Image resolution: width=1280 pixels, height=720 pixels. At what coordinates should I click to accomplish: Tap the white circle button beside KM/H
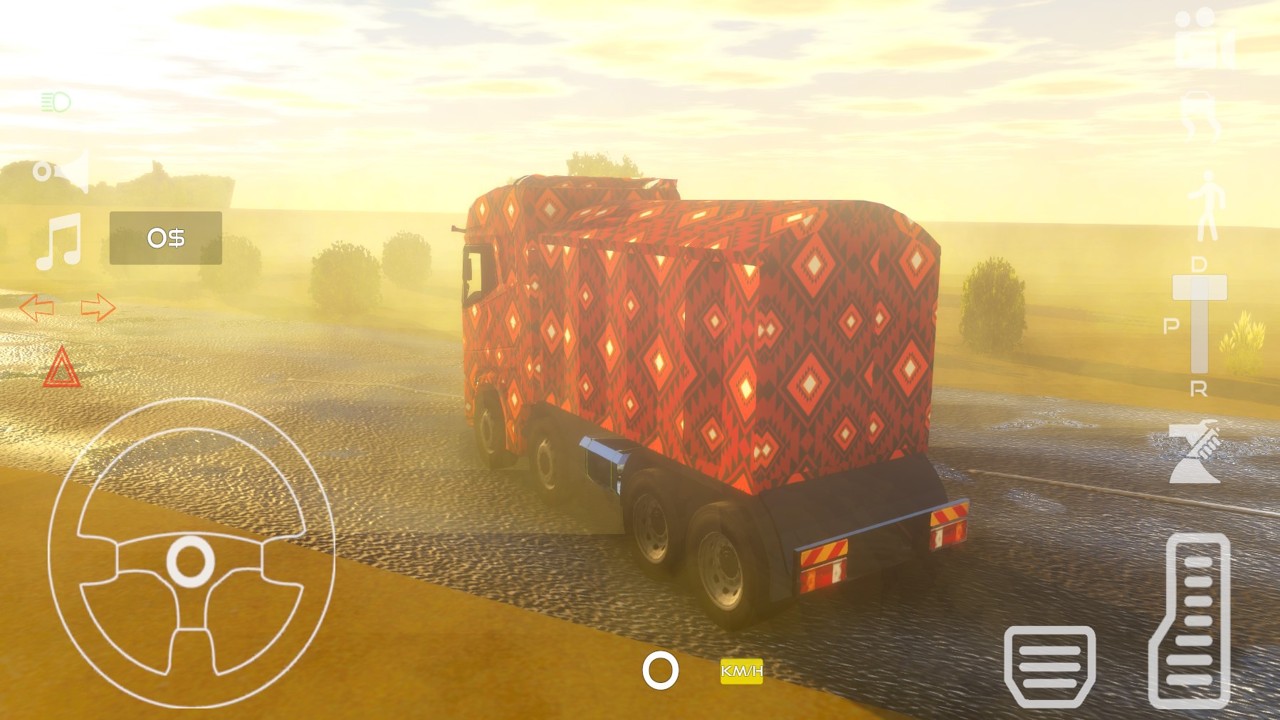coord(660,671)
